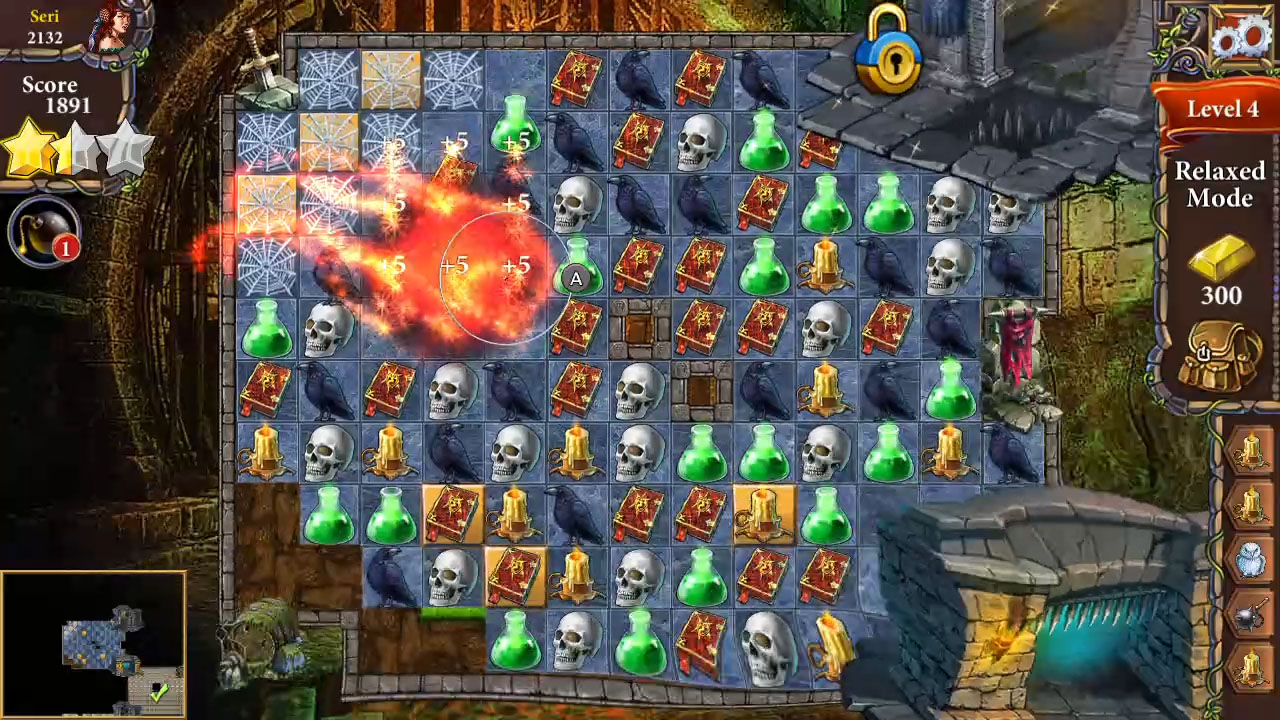
Task: Click the locked padlock on the board
Action: click(884, 60)
